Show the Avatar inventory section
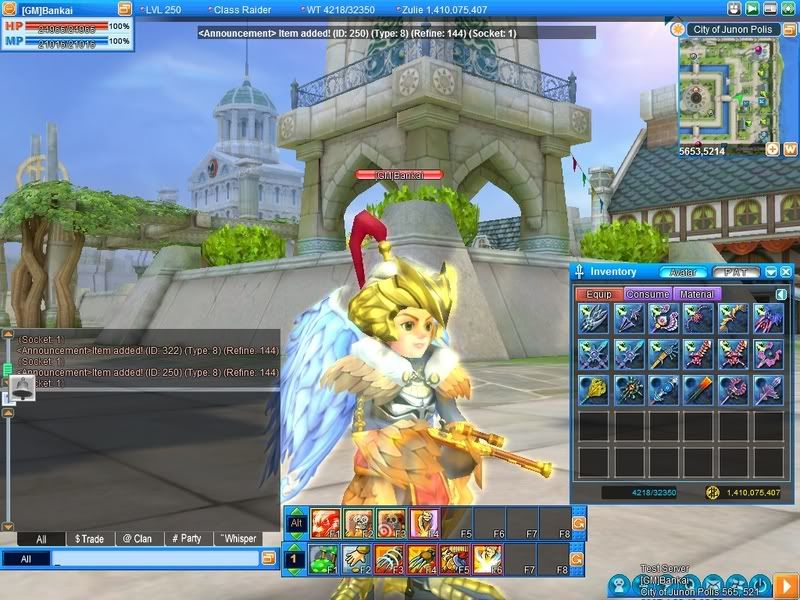The image size is (800, 600). pyautogui.click(x=683, y=272)
